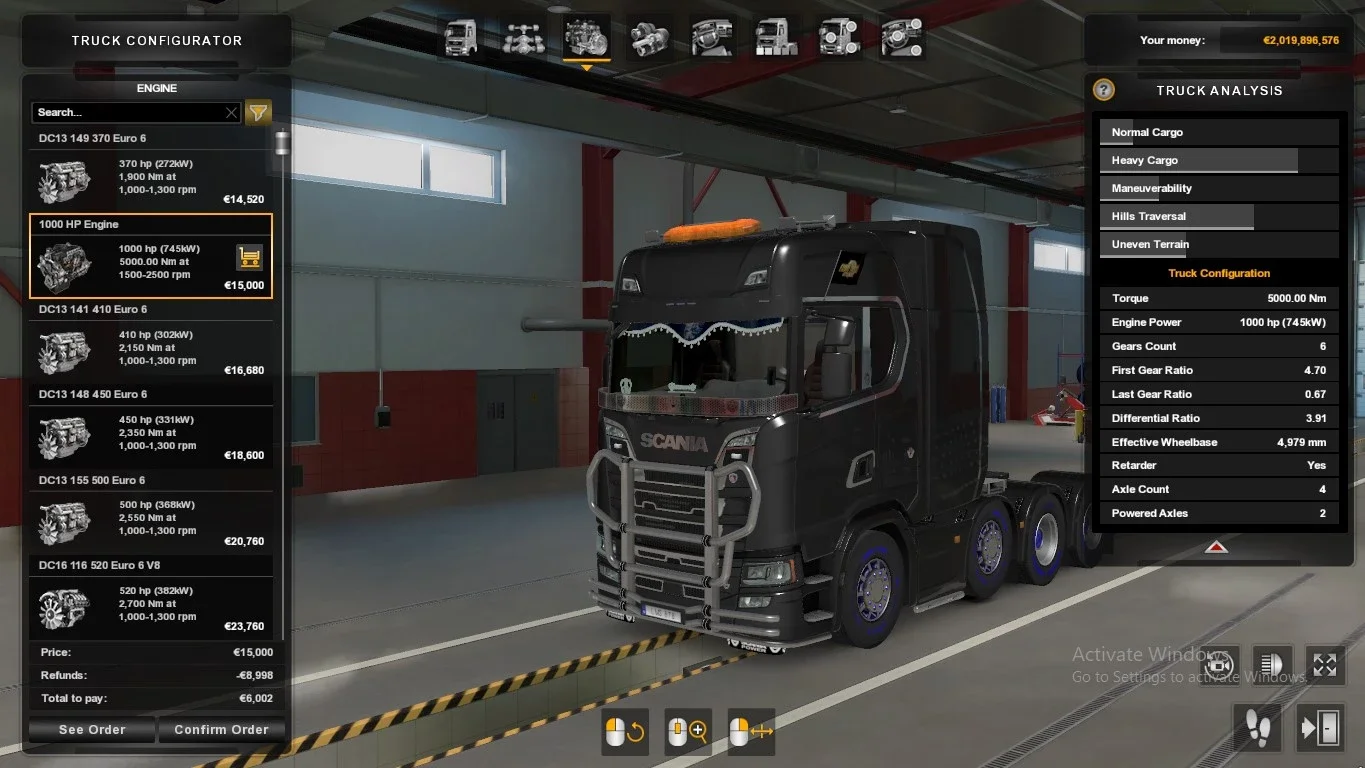Viewport: 1365px width, 768px height.
Task: Activate the walk mode footprints icon
Action: pyautogui.click(x=1257, y=727)
